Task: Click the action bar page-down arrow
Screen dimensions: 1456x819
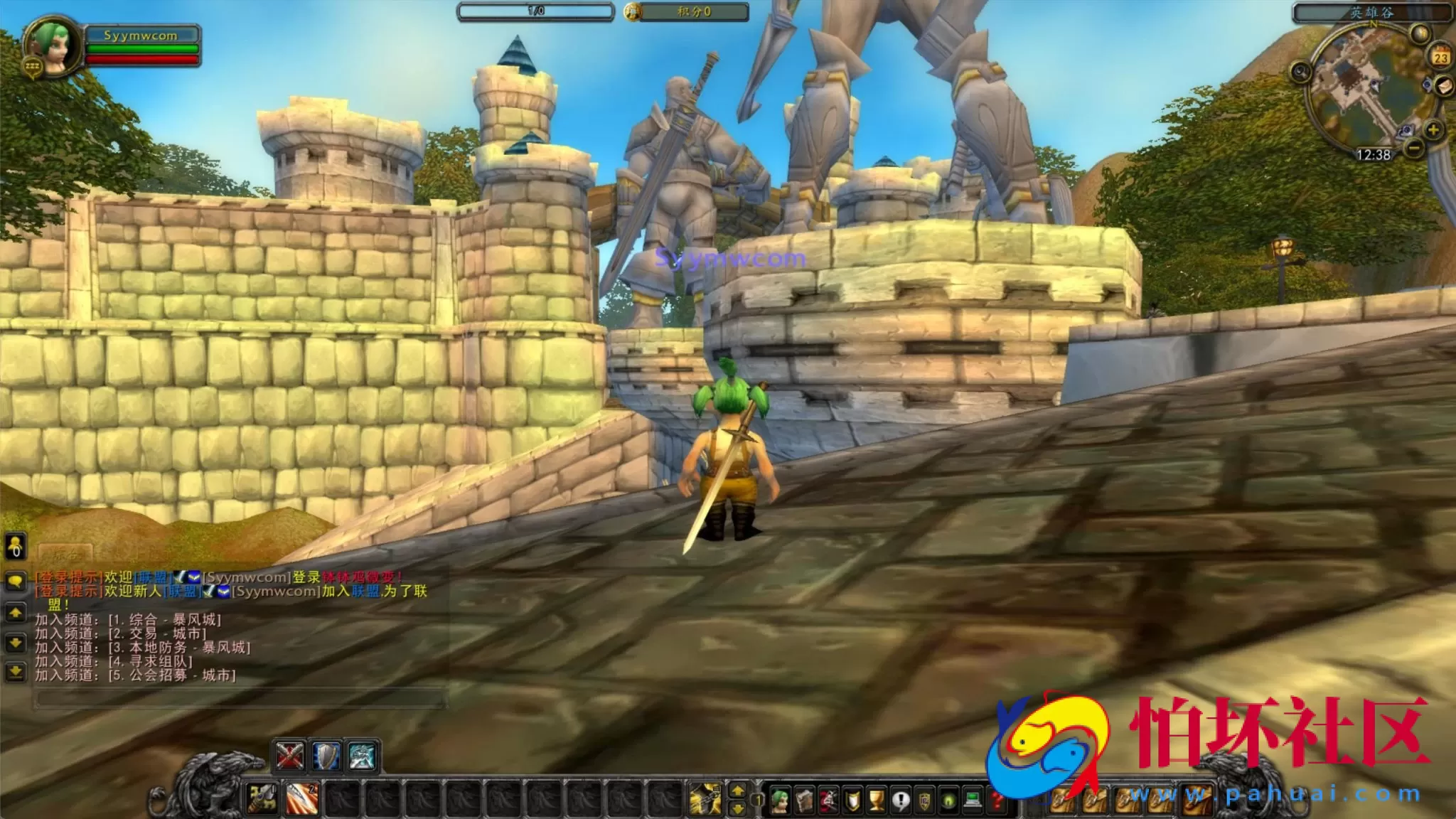Action: 738,809
